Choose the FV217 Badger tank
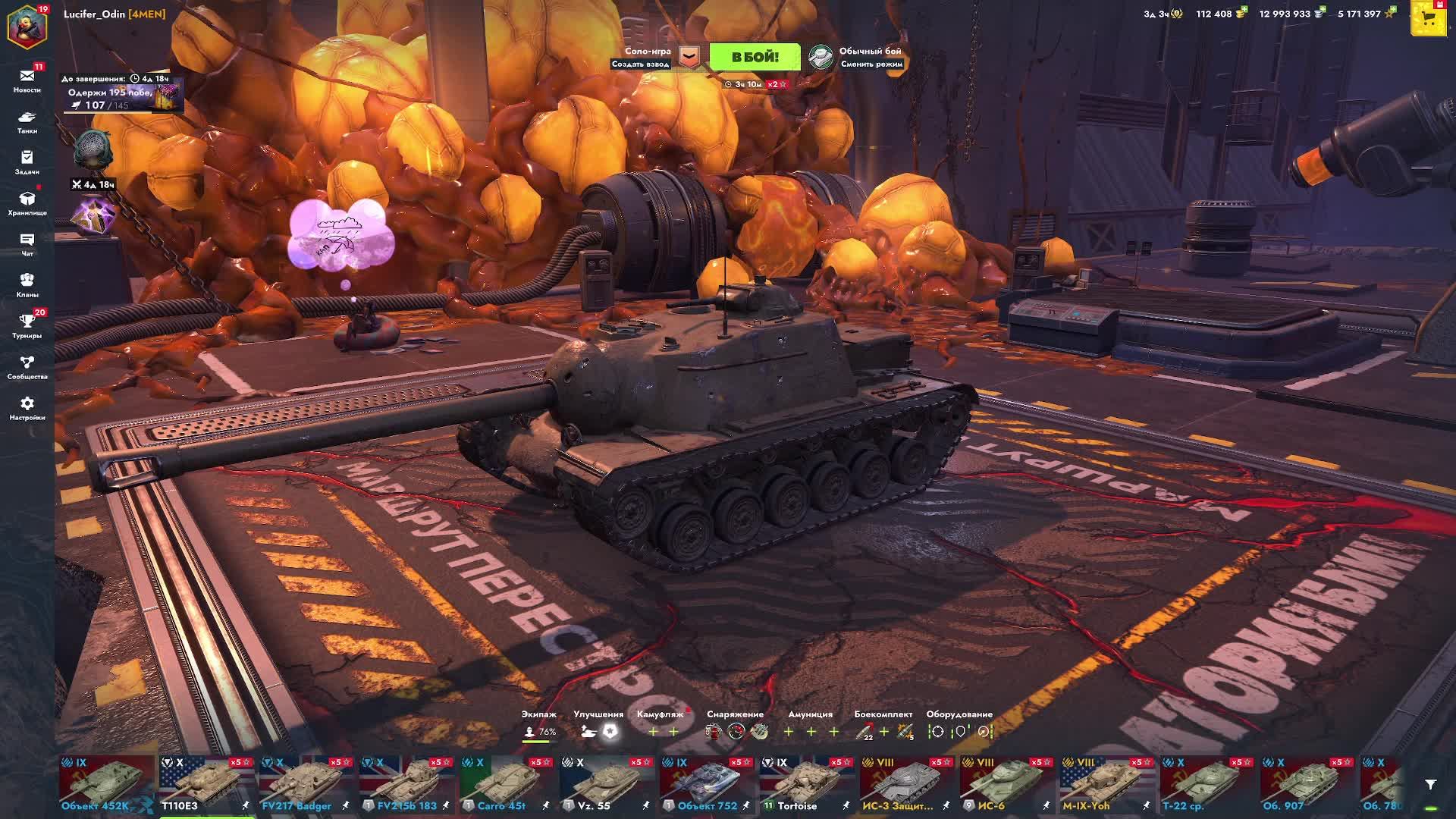Viewport: 1456px width, 819px height. point(306,784)
